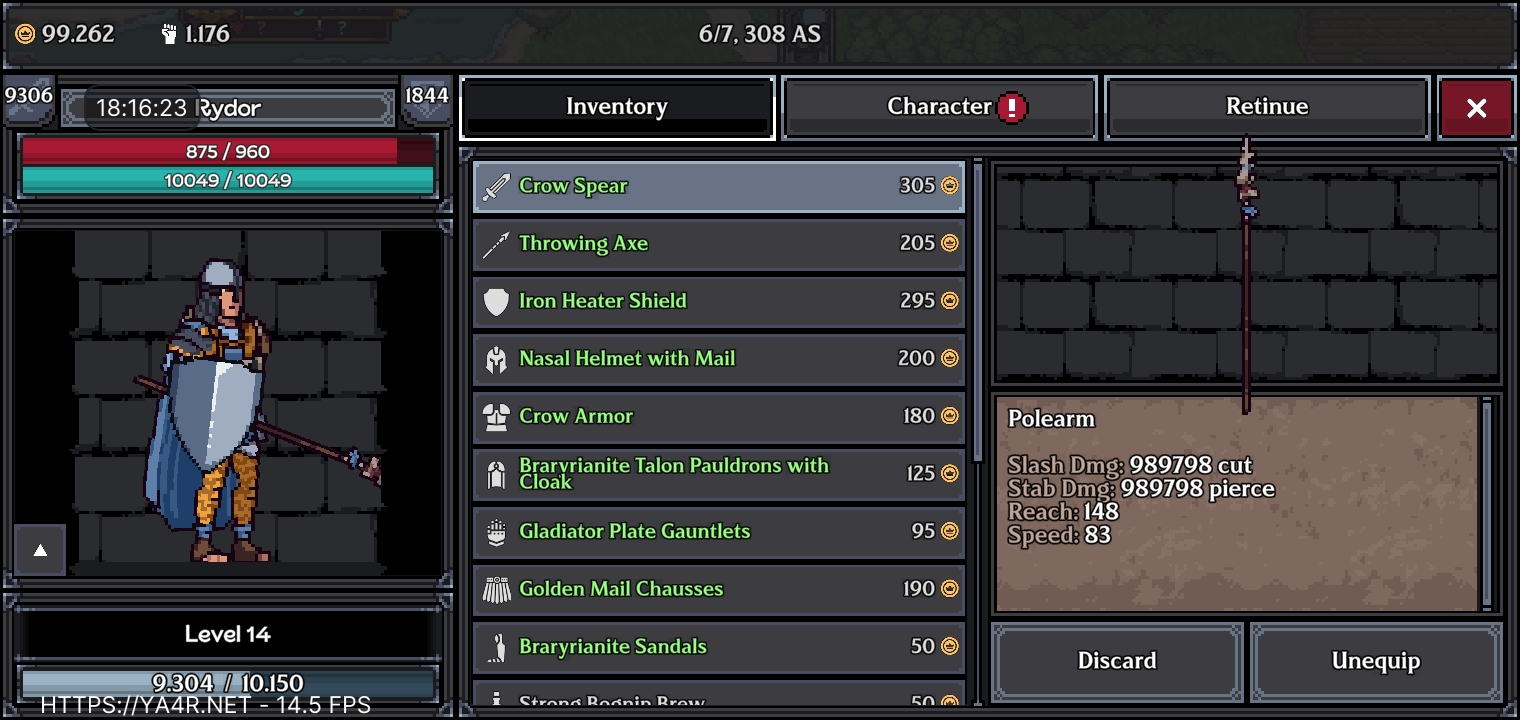Pick the Nasal Helmet with Mail

point(718,359)
